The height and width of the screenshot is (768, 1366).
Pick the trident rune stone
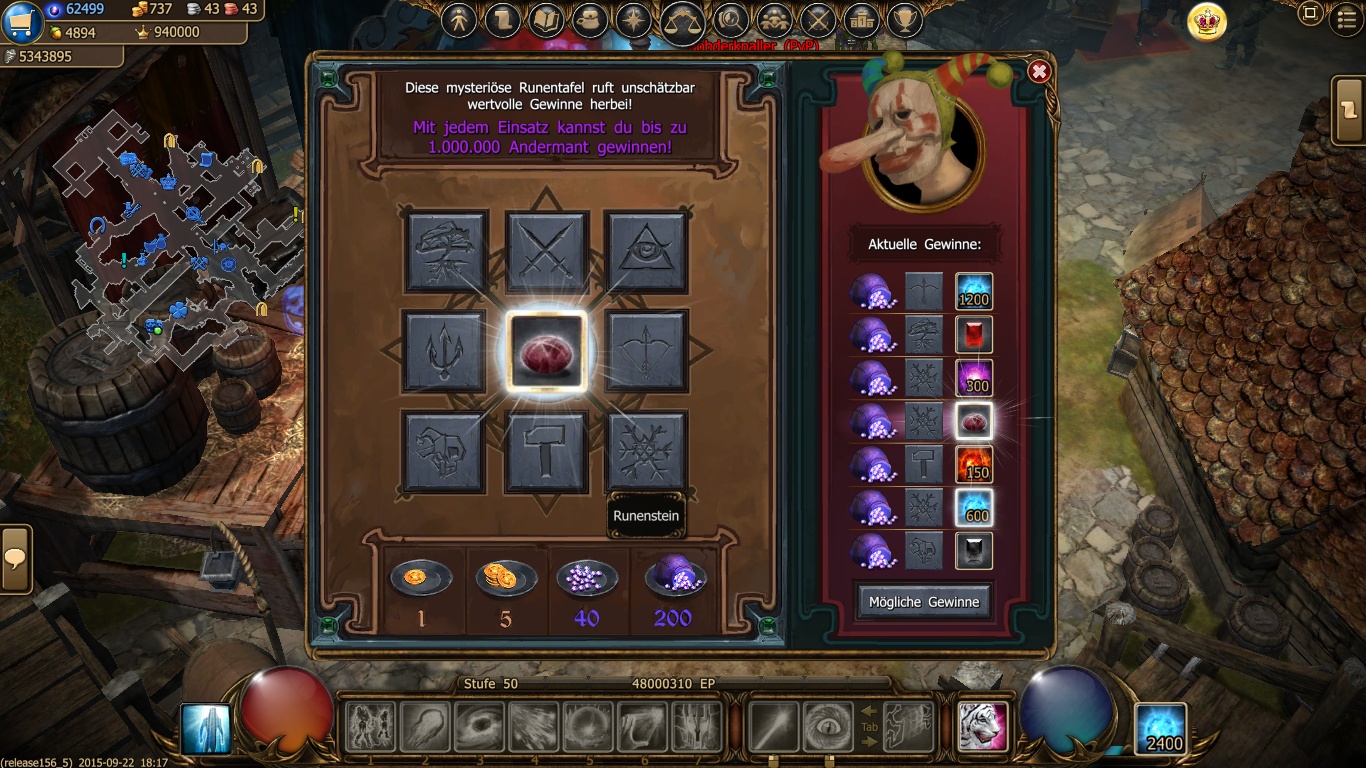445,351
